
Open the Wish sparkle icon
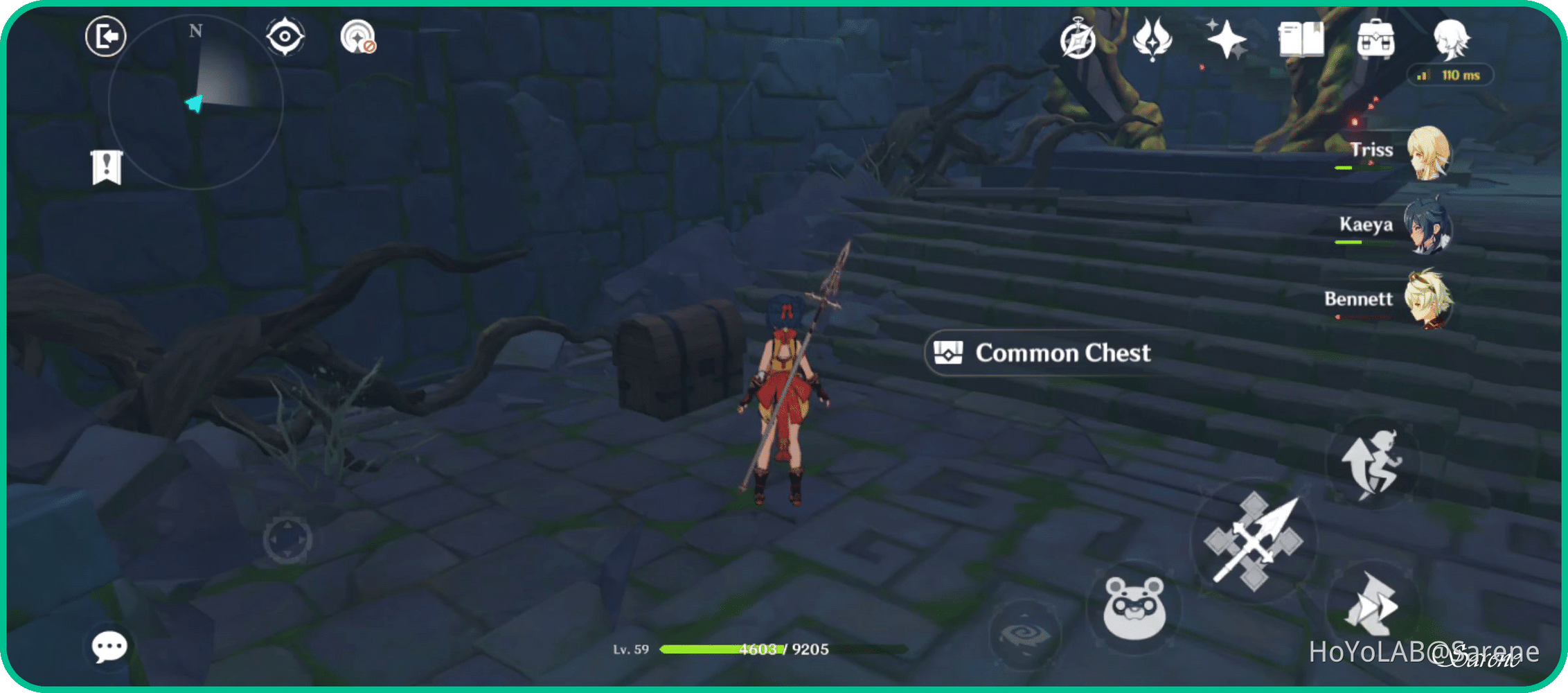[1227, 40]
